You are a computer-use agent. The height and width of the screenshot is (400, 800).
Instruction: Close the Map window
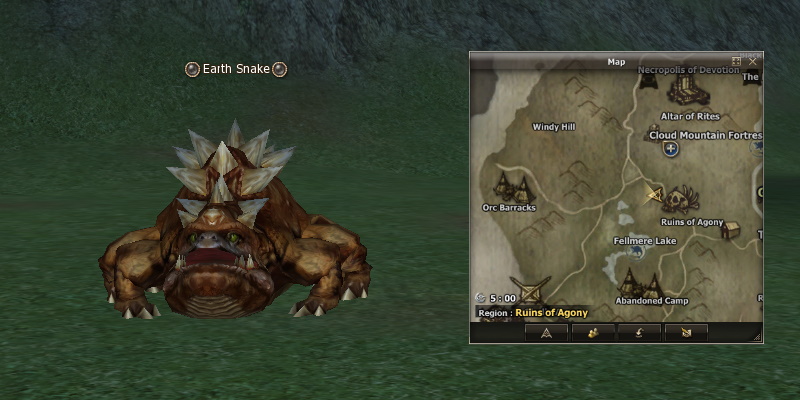click(753, 61)
